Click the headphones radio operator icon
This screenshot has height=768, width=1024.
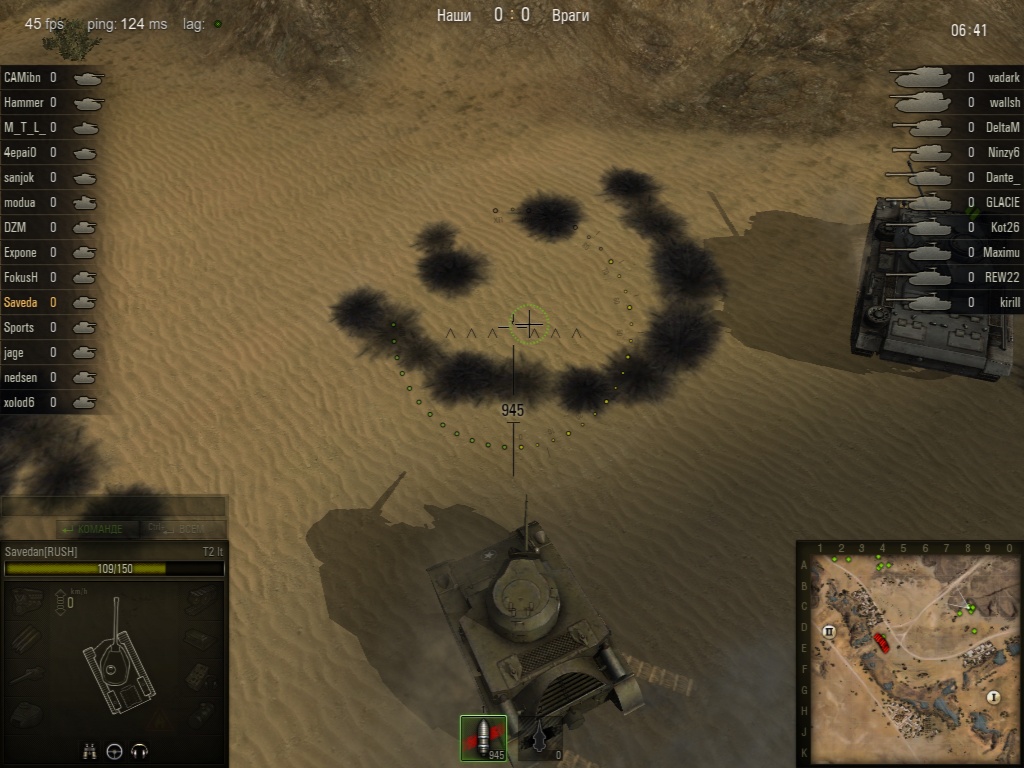tap(140, 751)
